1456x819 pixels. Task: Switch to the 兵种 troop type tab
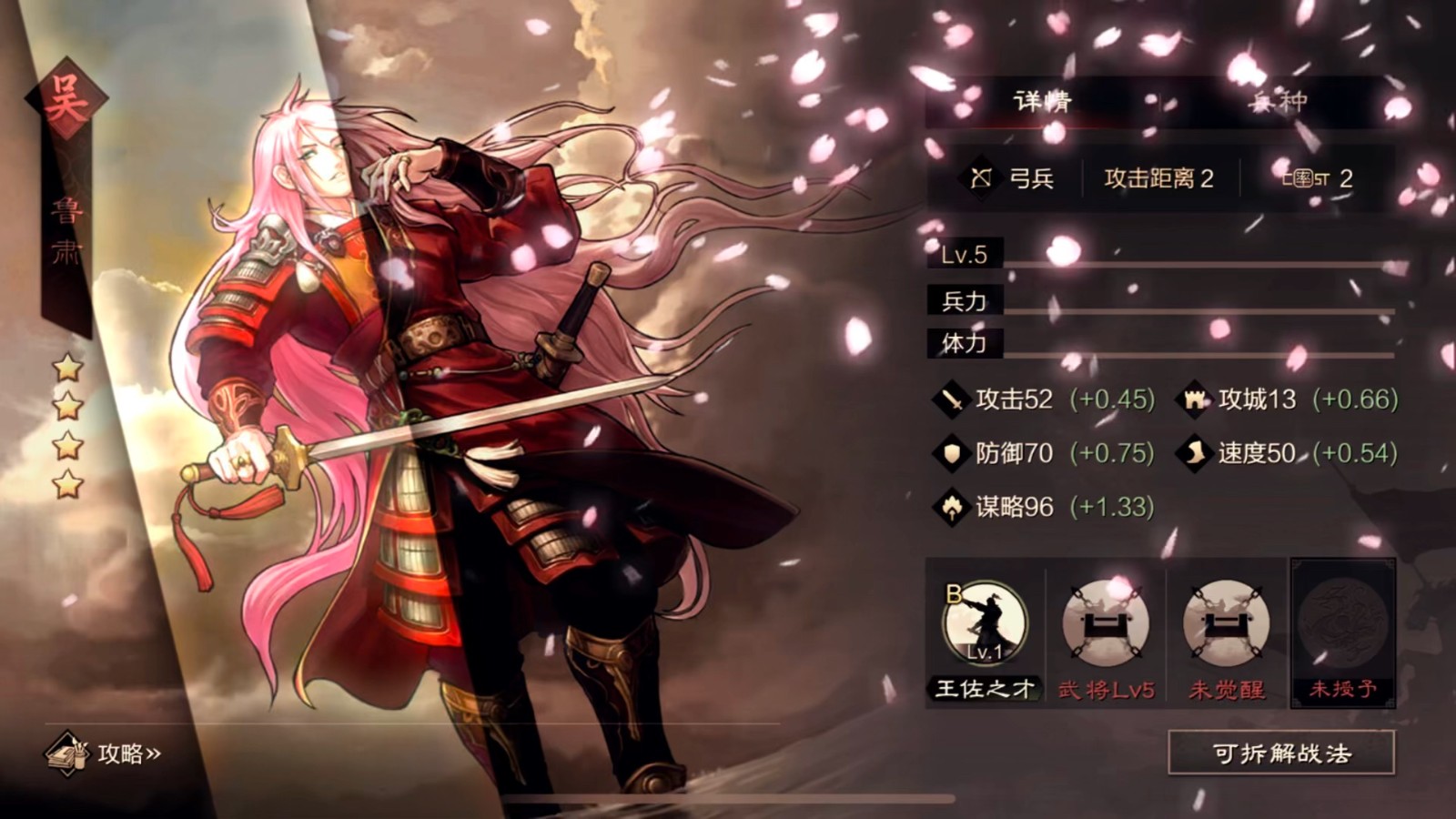[x=1278, y=101]
